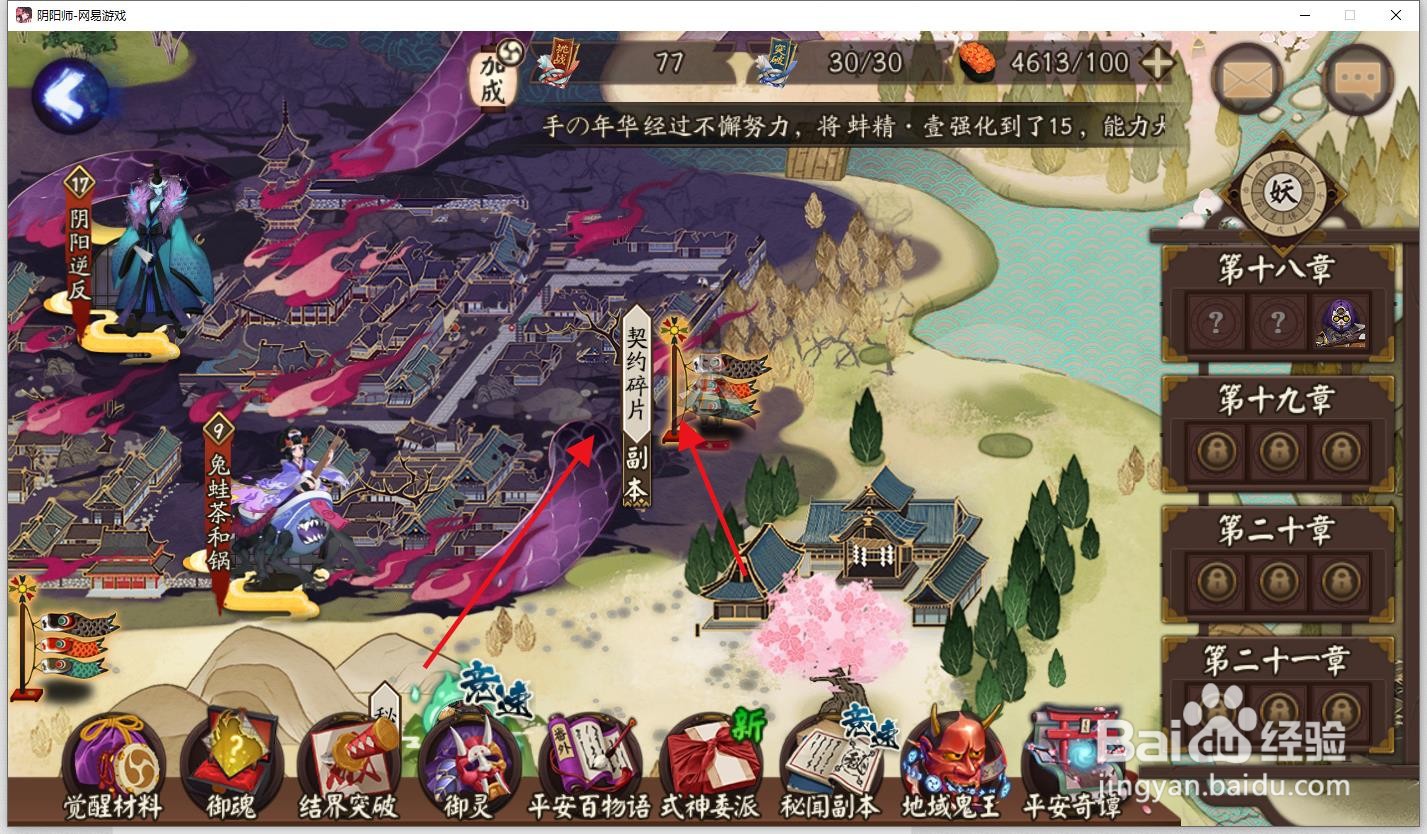Click the + to buy sushi stamina
1427x834 pixels.
(1156, 62)
